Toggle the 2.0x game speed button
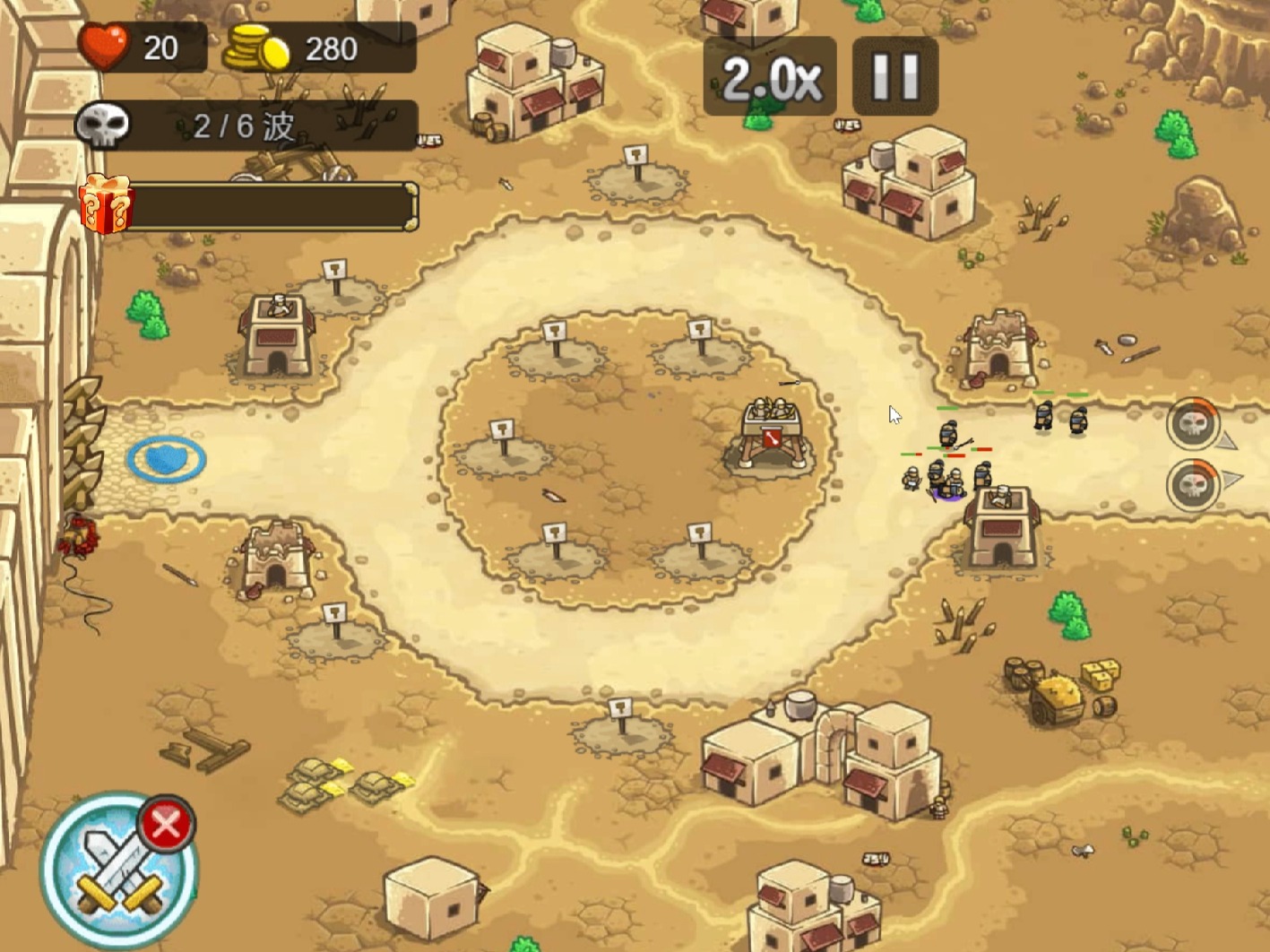This screenshot has width=1270, height=952. click(x=770, y=77)
